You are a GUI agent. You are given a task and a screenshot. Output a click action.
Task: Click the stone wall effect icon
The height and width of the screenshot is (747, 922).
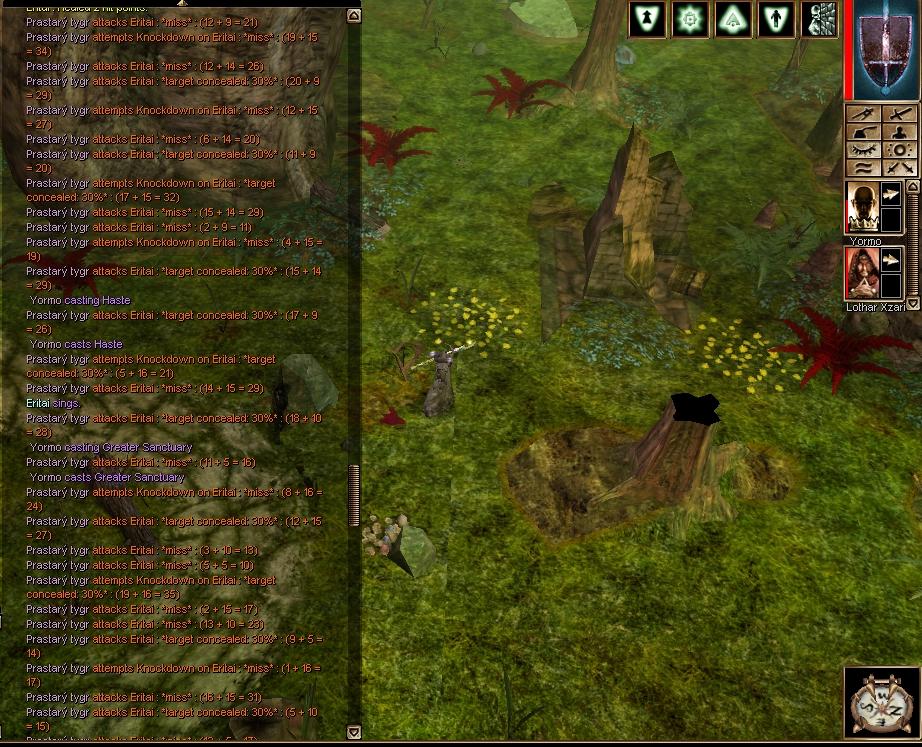point(820,19)
